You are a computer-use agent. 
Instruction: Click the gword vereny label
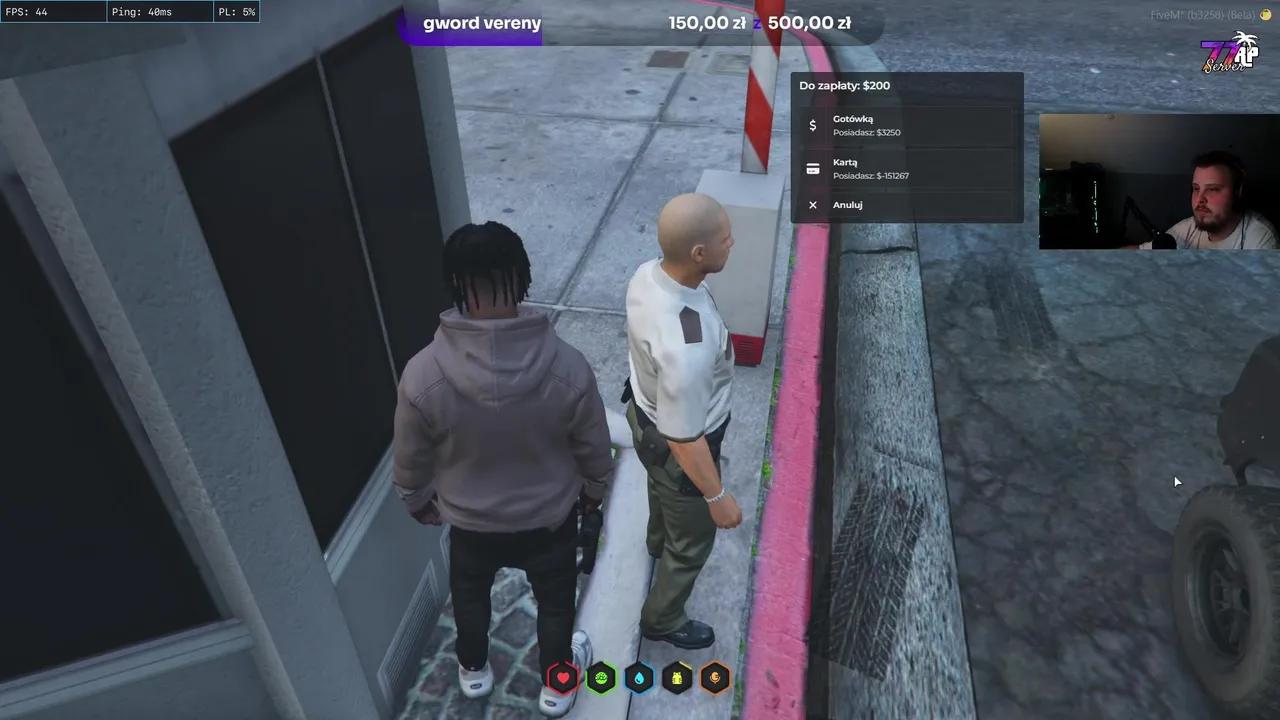click(x=482, y=22)
